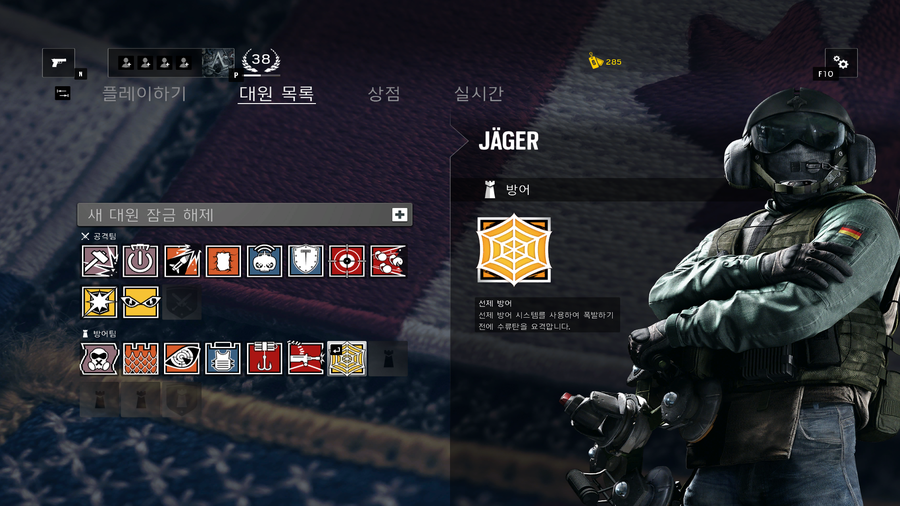Click the 새 대원 잠금 해제 button
The width and height of the screenshot is (900, 506).
point(245,214)
